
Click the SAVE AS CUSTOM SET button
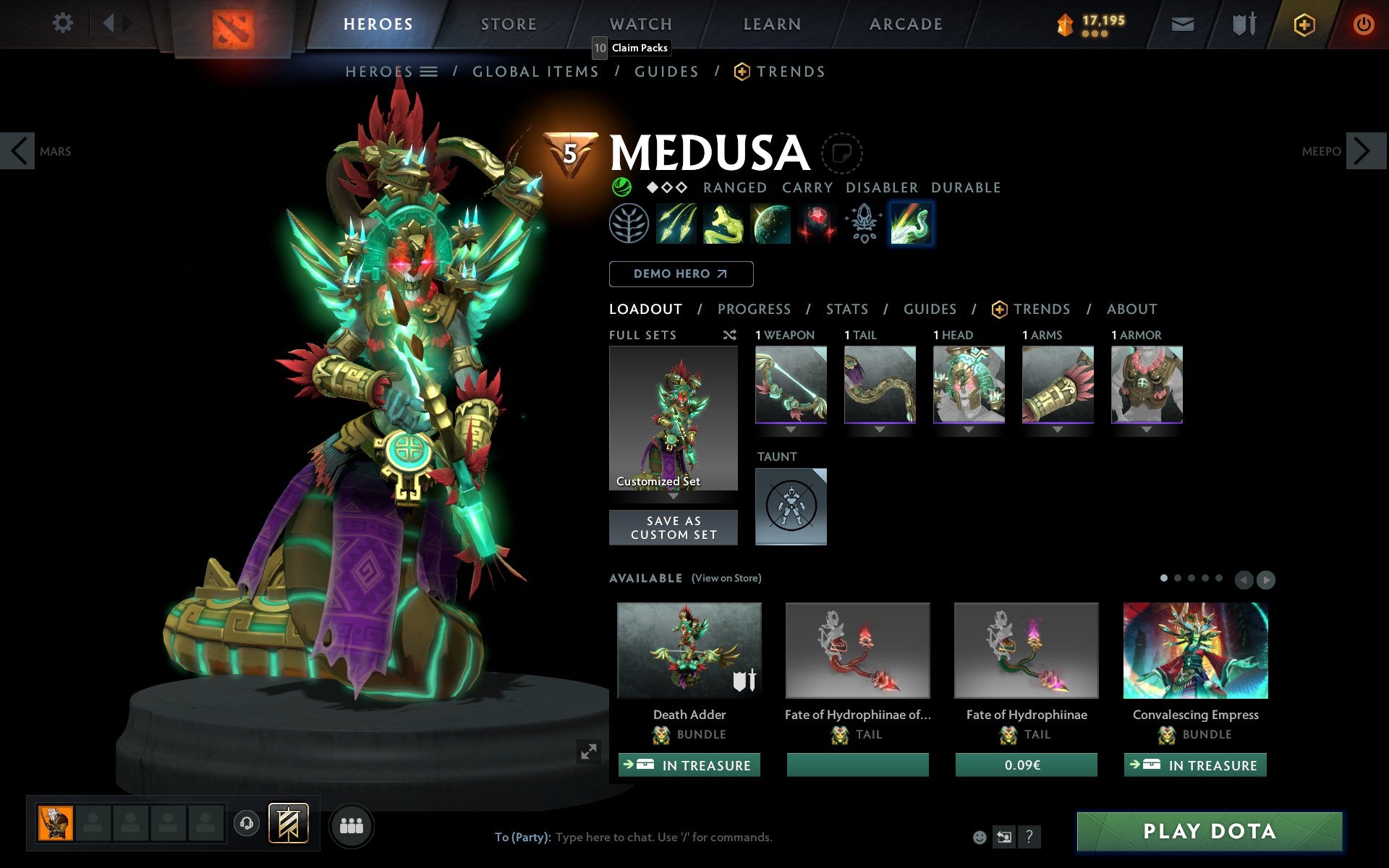[674, 527]
